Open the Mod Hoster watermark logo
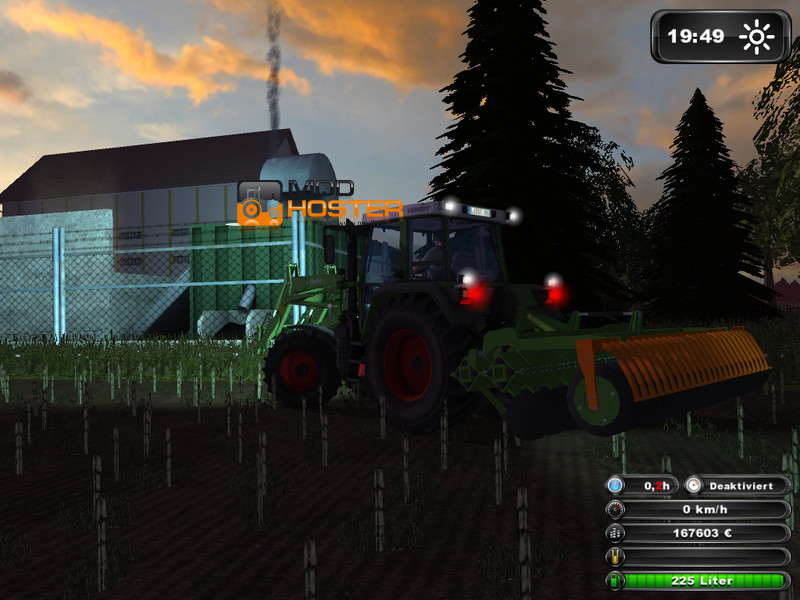Viewport: 800px width, 600px height. [320, 203]
